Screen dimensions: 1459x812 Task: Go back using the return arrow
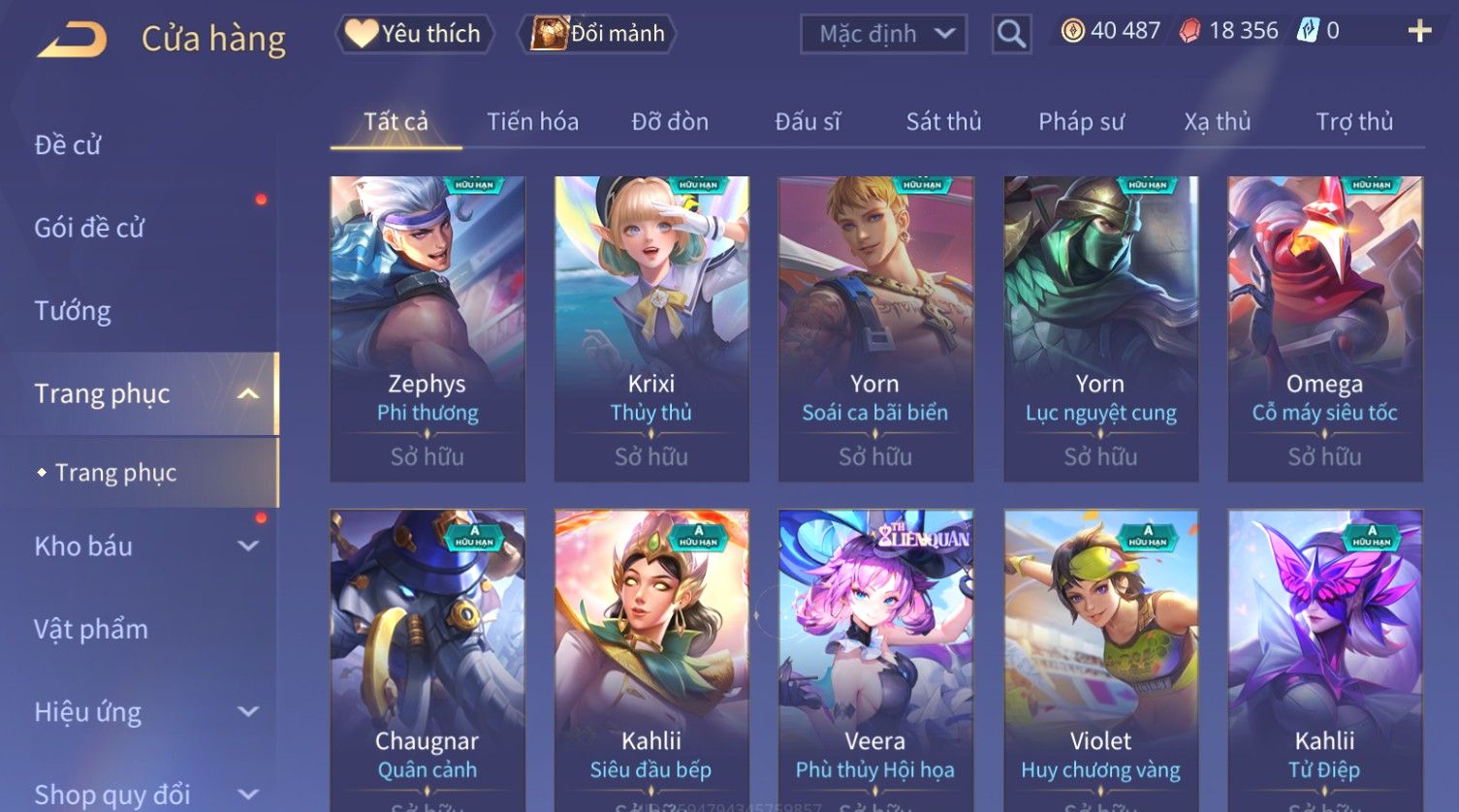point(72,40)
